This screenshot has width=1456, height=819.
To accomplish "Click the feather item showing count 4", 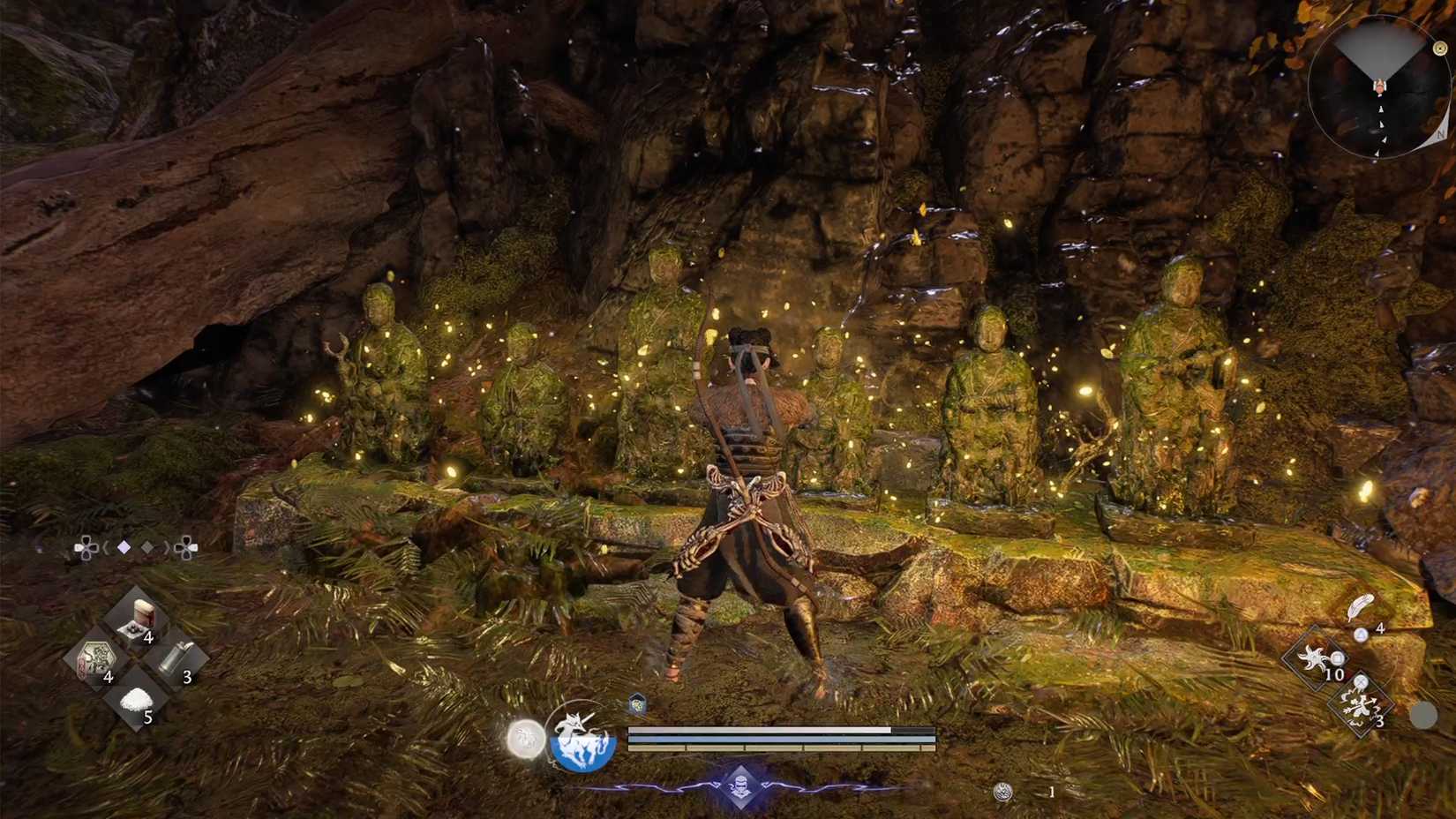I will click(1362, 608).
